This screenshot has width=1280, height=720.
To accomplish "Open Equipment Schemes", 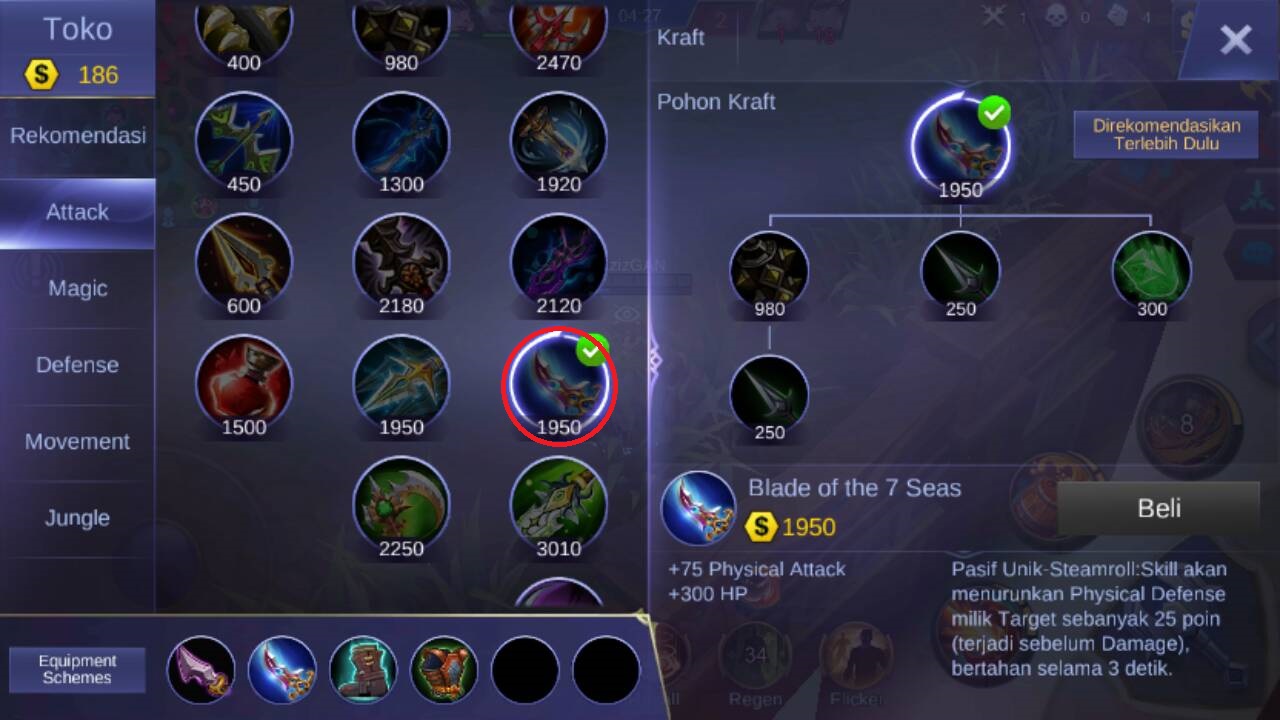I will 77,669.
